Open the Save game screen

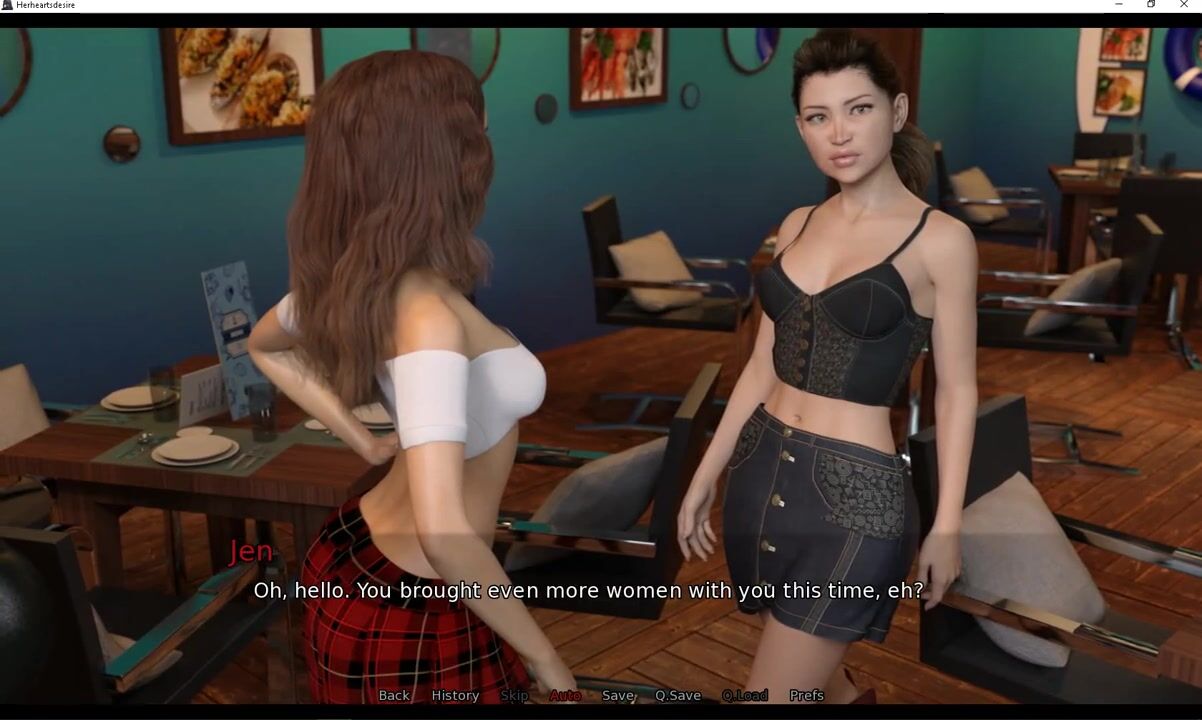pyautogui.click(x=618, y=695)
